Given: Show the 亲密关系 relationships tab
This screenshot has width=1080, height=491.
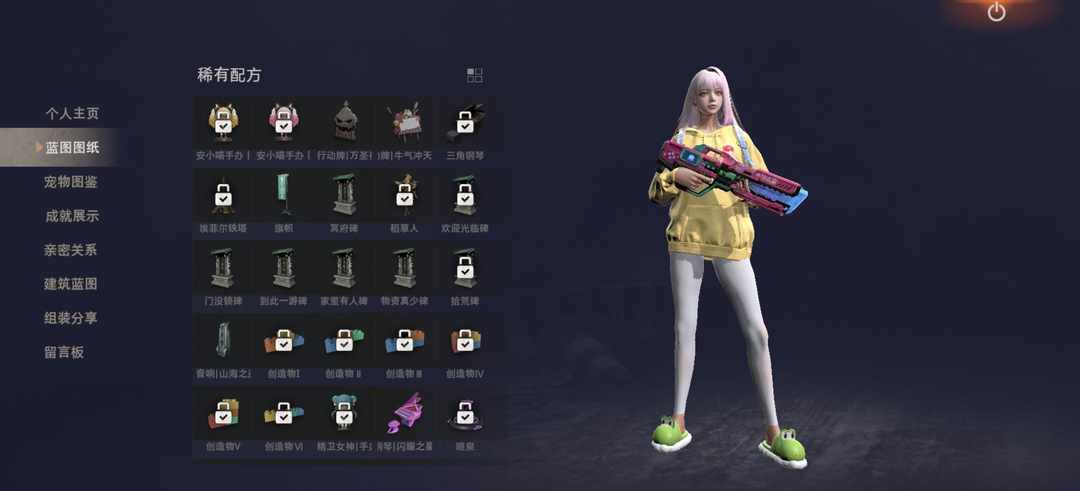Looking at the screenshot, I should [71, 250].
